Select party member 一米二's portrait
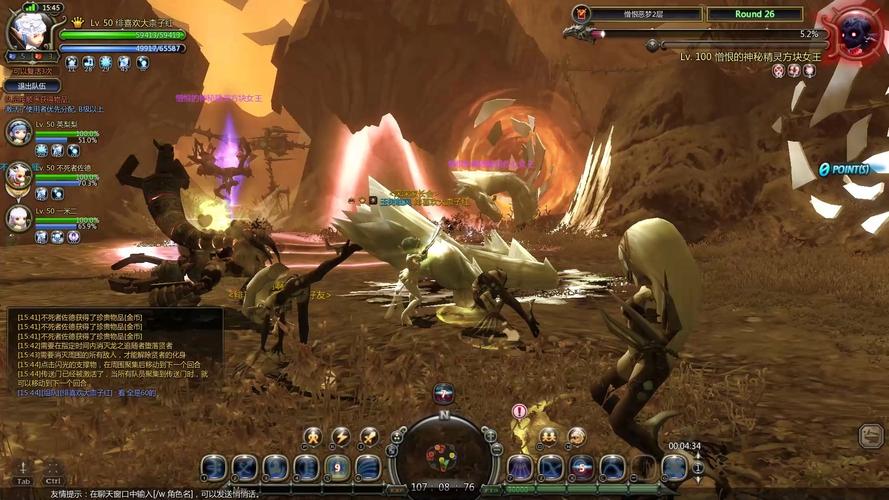Viewport: 889px width, 500px height. 19,218
